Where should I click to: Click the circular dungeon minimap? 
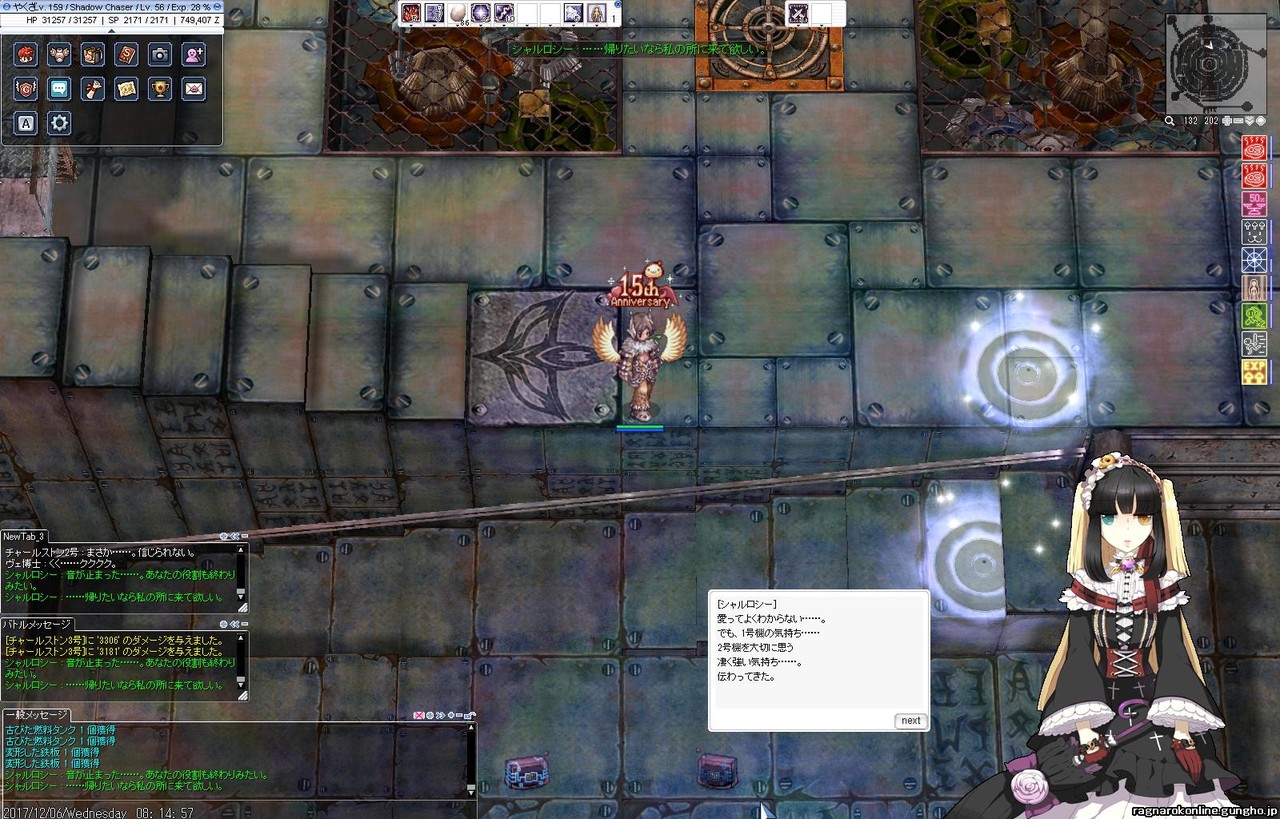(x=1207, y=62)
